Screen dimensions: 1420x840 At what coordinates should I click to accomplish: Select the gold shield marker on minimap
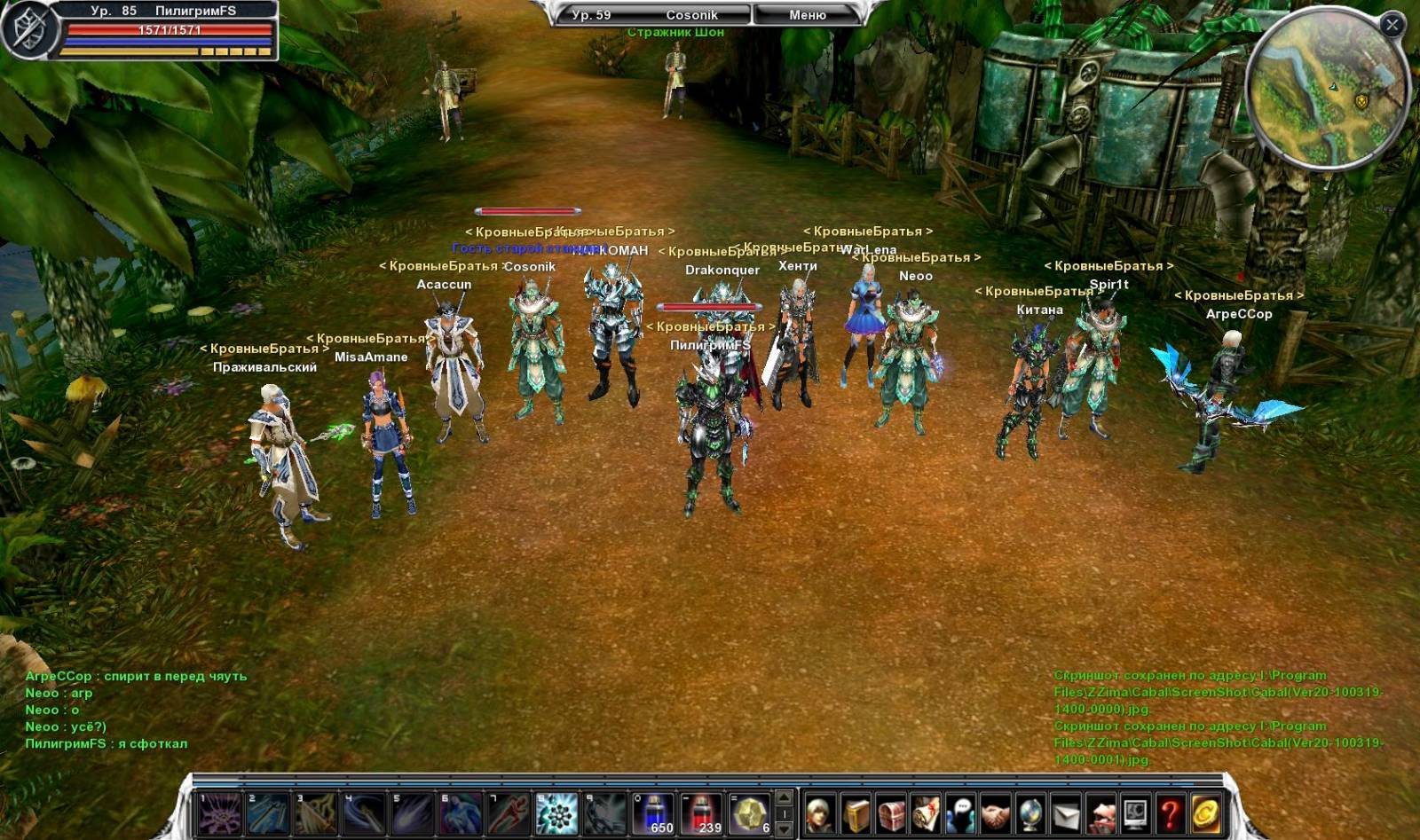point(1361,102)
